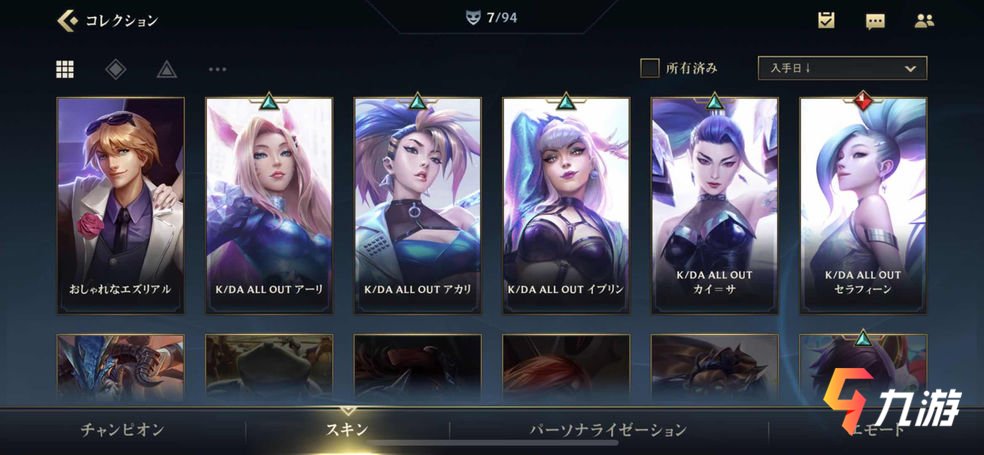This screenshot has height=455, width=984.
Task: View the K/DA ALL OUT イブリン skin
Action: (566, 205)
